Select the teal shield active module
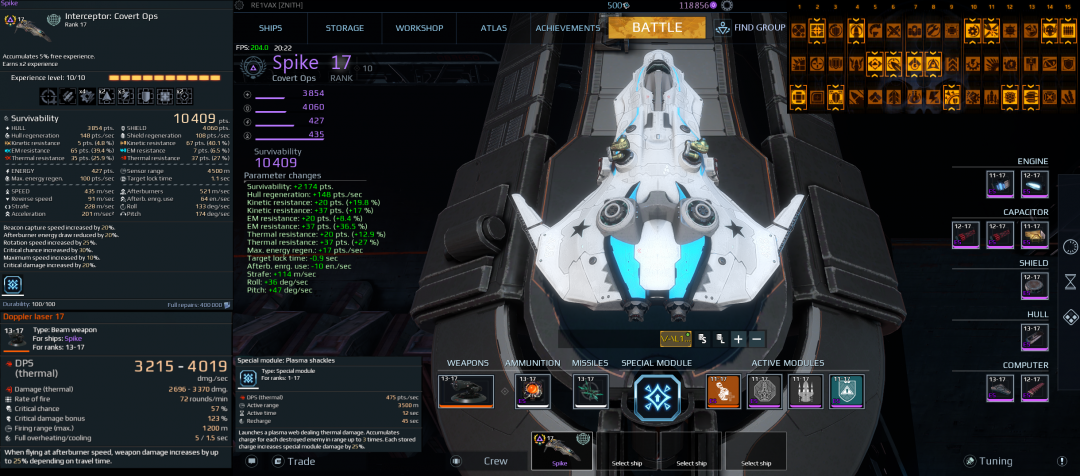The height and width of the screenshot is (476, 1080). click(x=846, y=391)
